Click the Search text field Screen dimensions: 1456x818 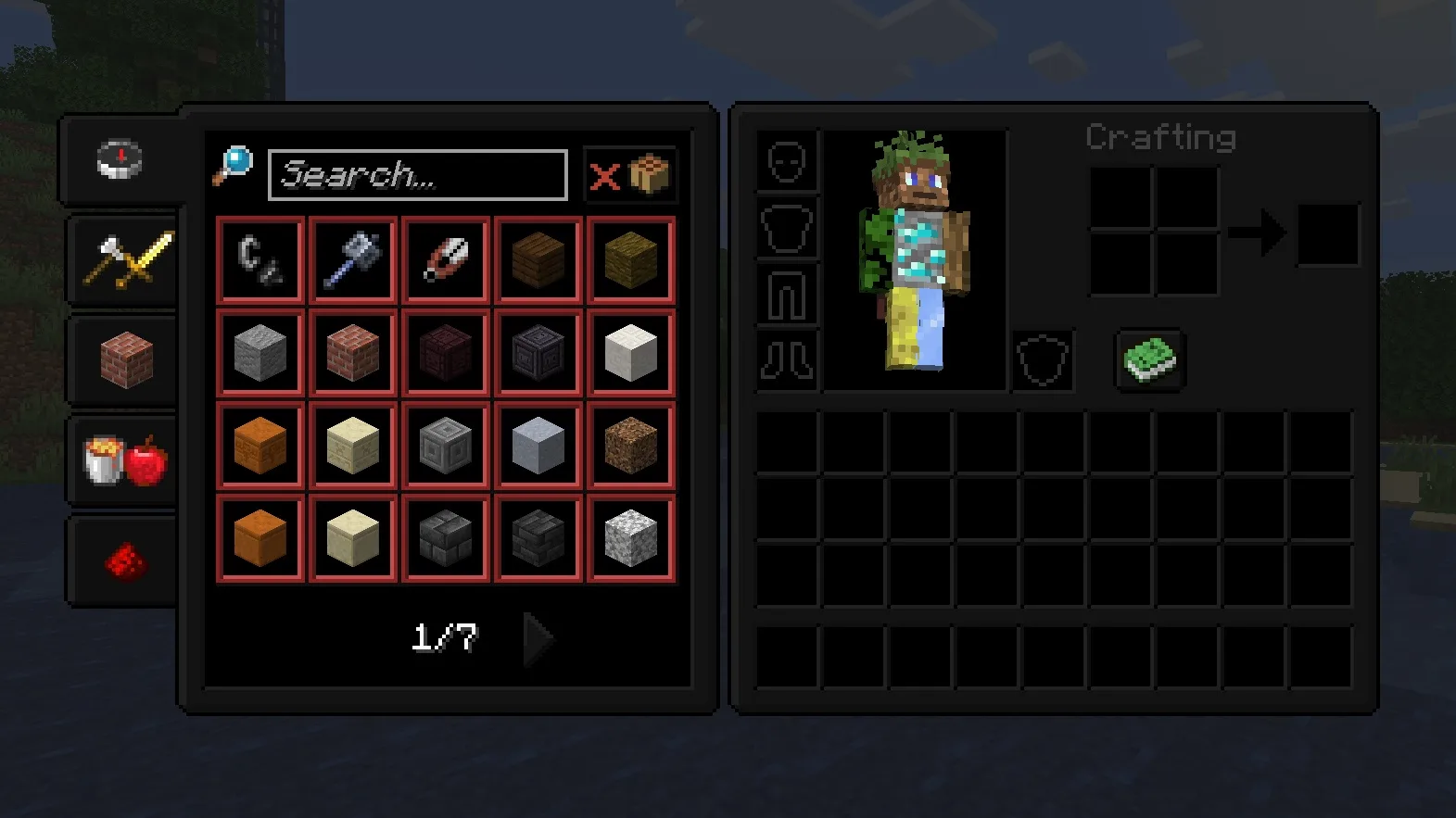pyautogui.click(x=417, y=174)
